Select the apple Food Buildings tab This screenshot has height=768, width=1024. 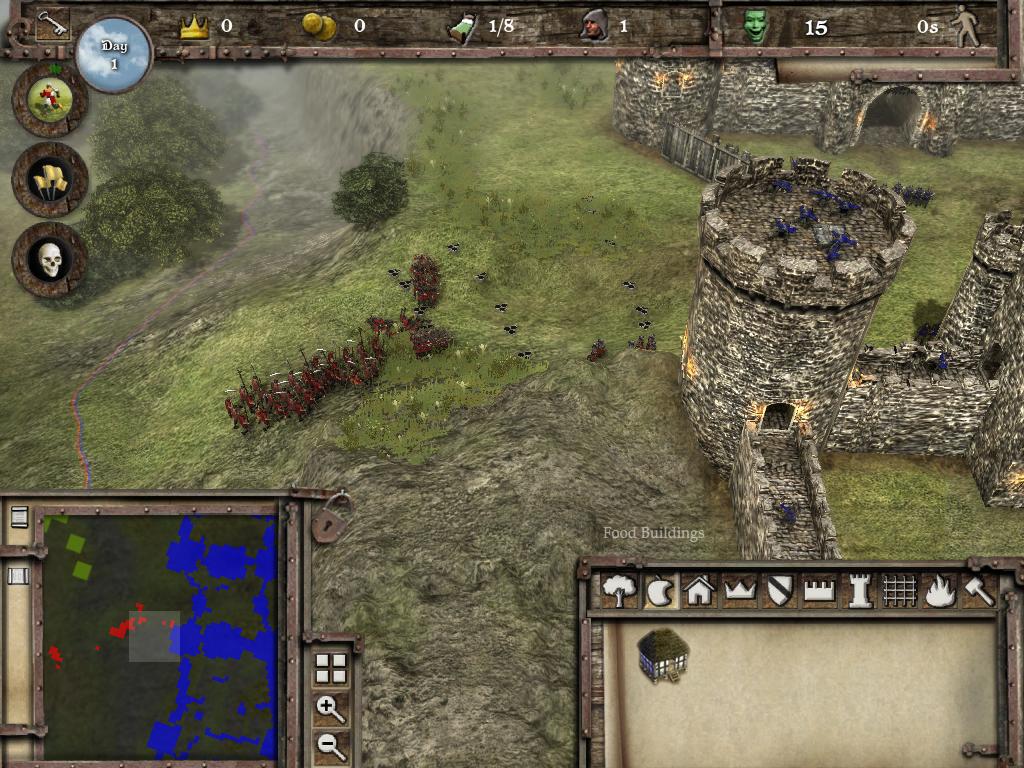[659, 592]
